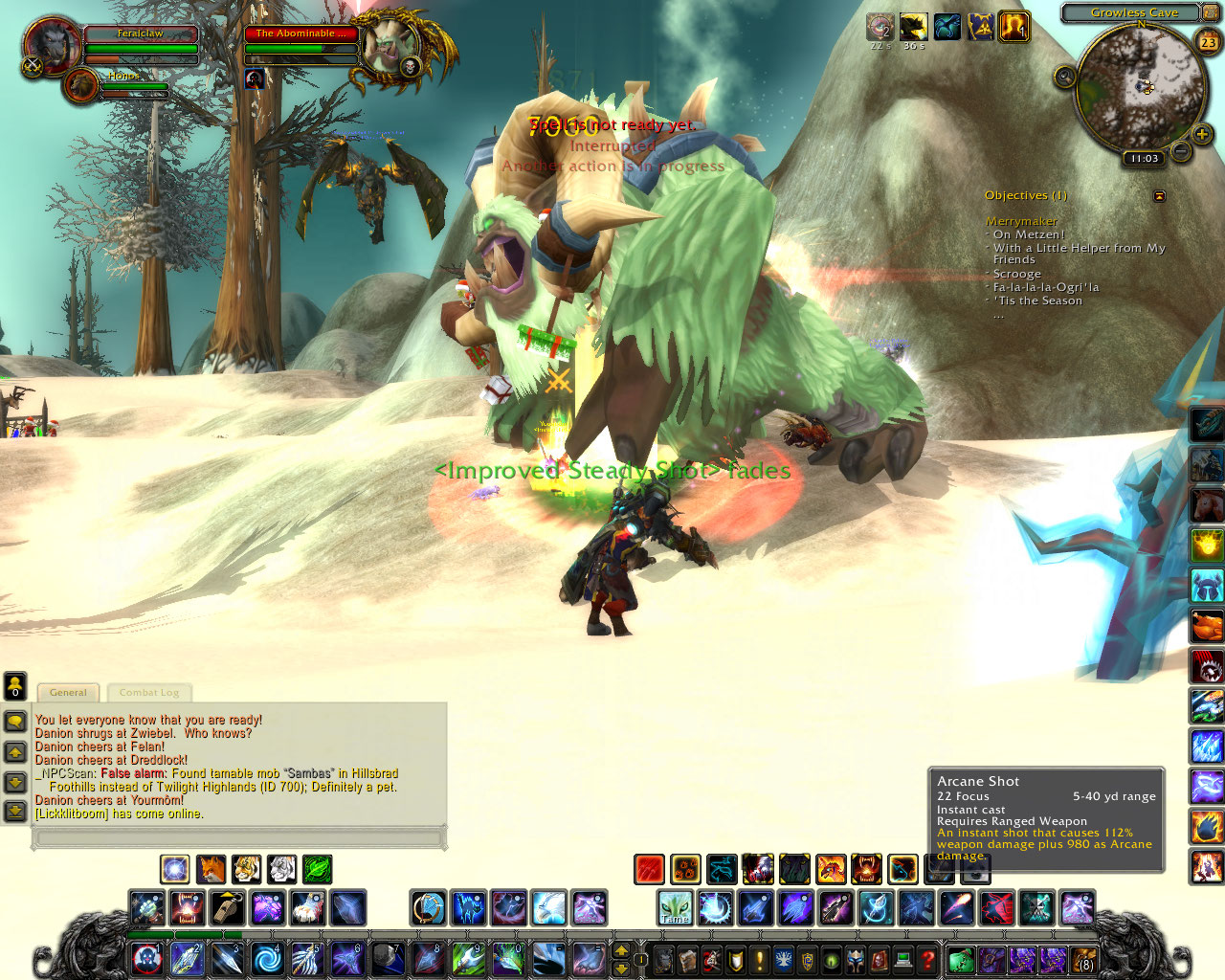The width and height of the screenshot is (1225, 980).
Task: Switch to the Combat Log tab
Action: (149, 692)
